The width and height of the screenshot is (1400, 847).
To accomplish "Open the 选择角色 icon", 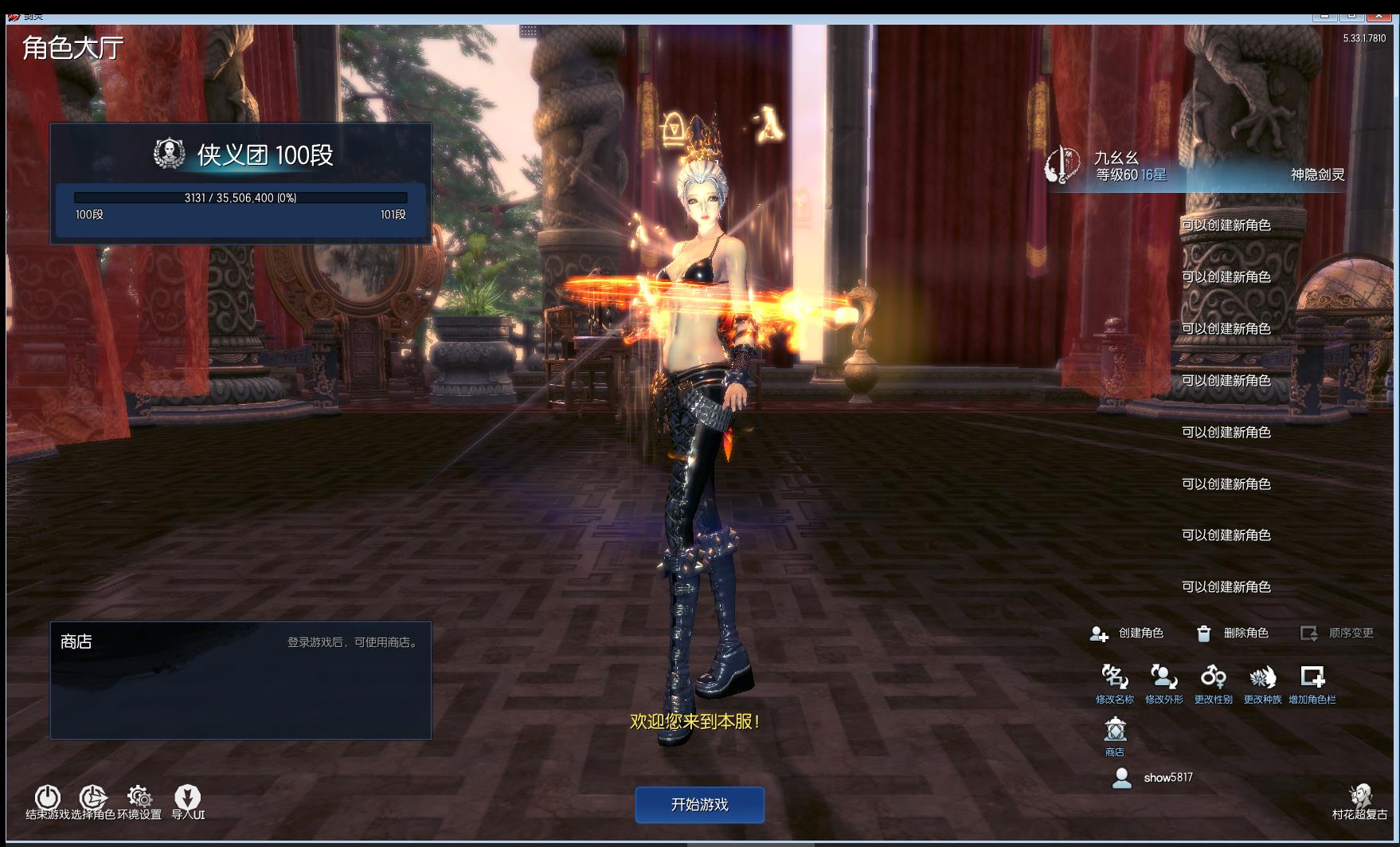I will pyautogui.click(x=92, y=798).
